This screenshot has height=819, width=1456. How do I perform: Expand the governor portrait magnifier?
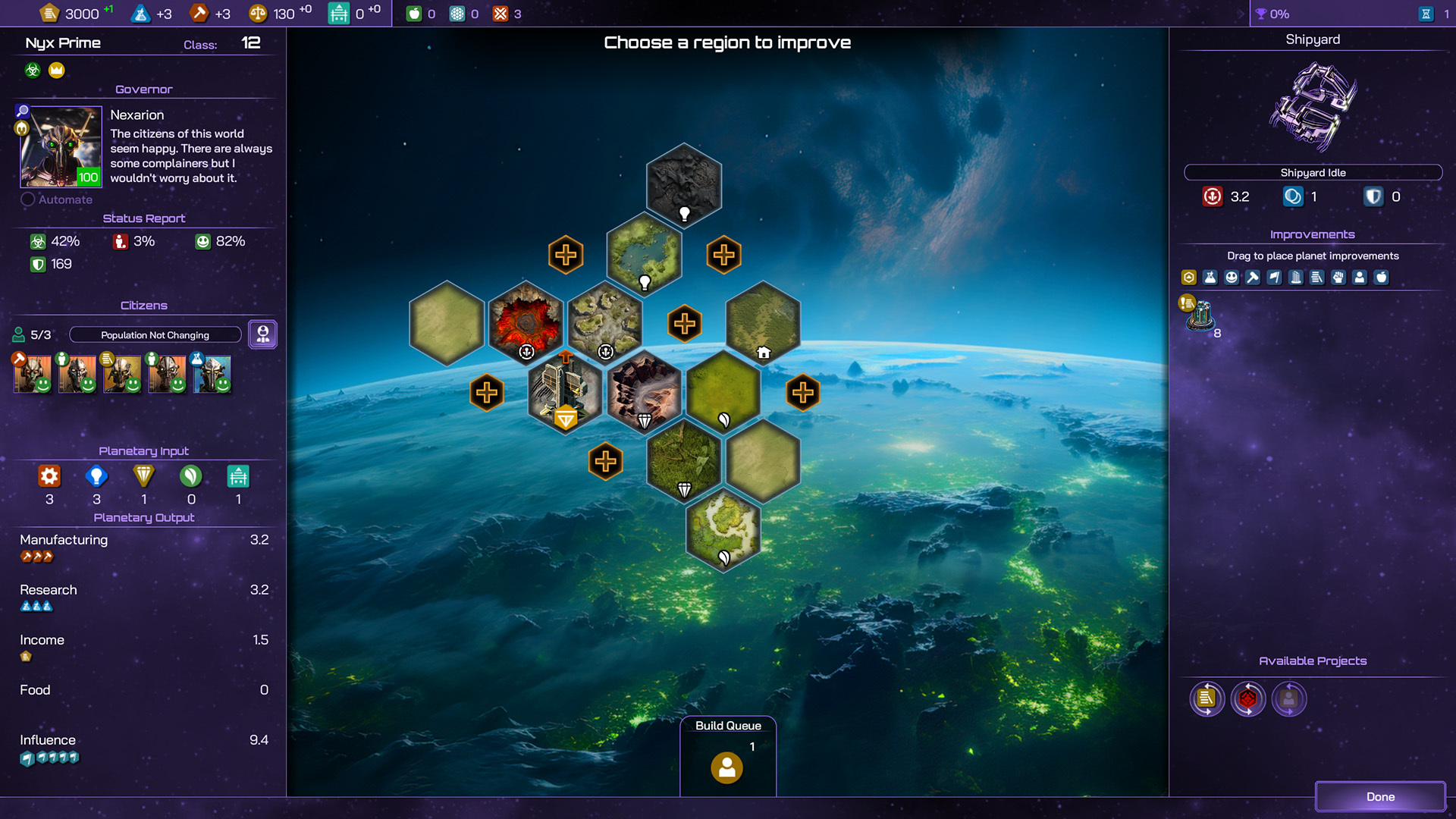[x=24, y=111]
